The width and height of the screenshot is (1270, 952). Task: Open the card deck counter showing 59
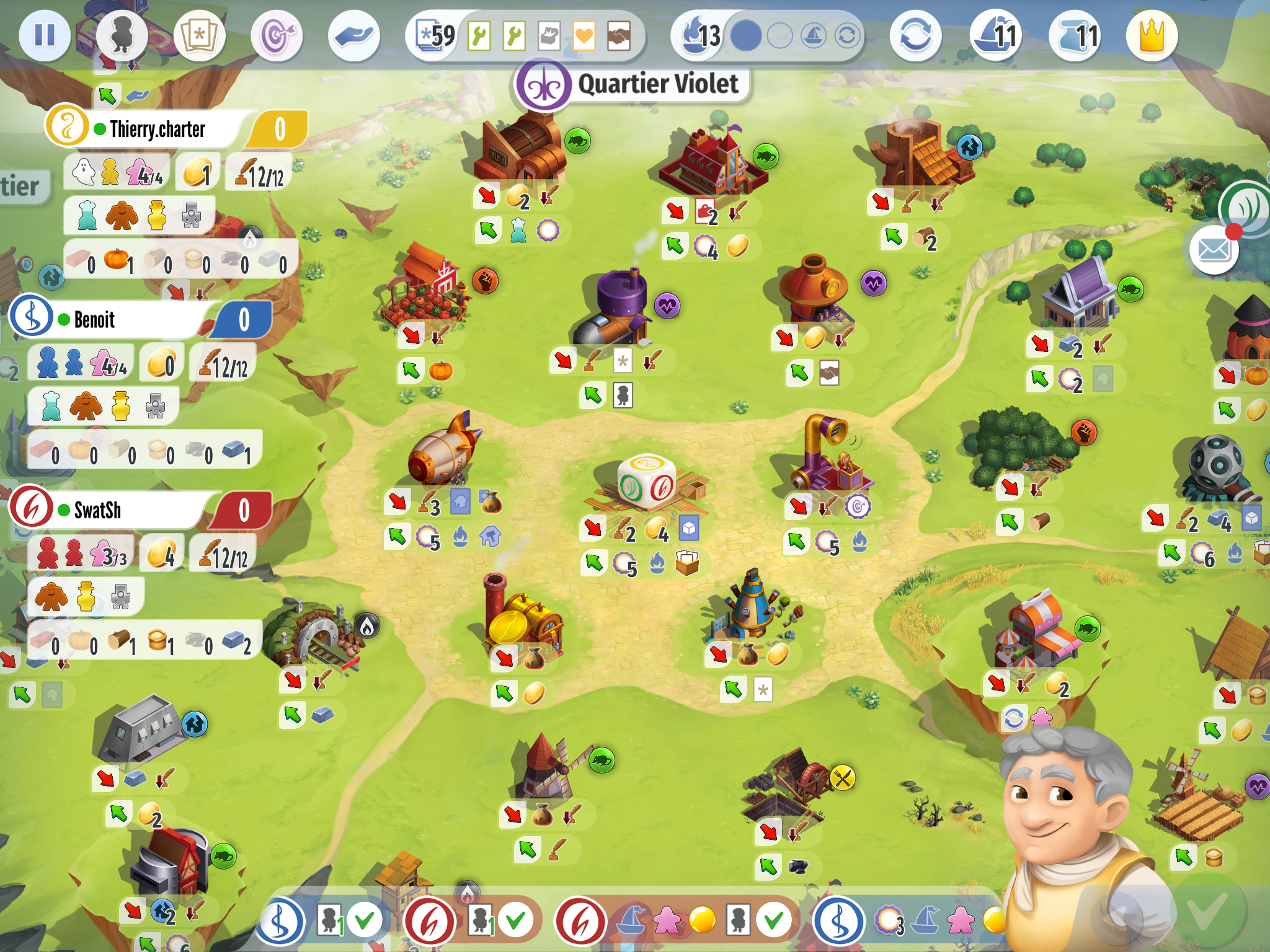[436, 36]
